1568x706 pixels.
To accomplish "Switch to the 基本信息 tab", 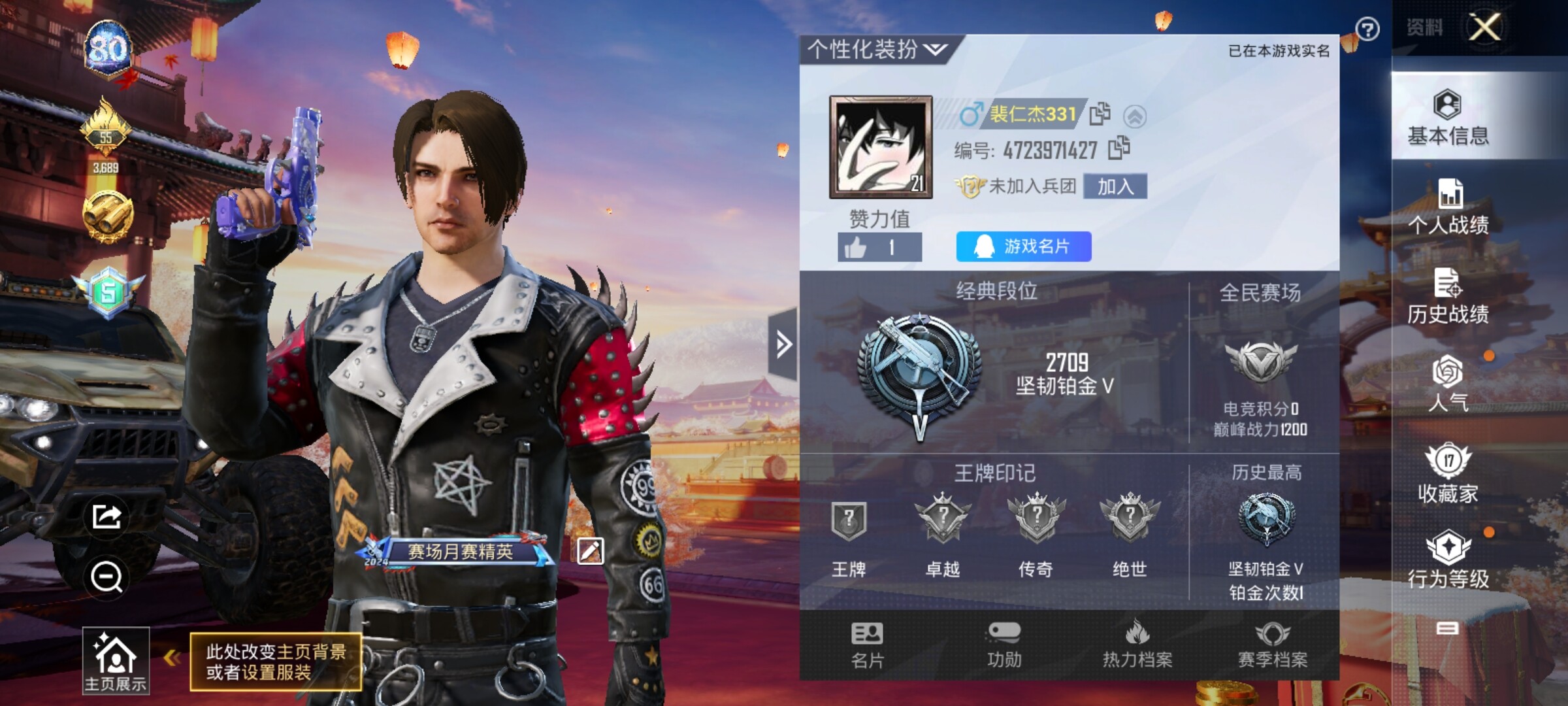I will [x=1448, y=118].
